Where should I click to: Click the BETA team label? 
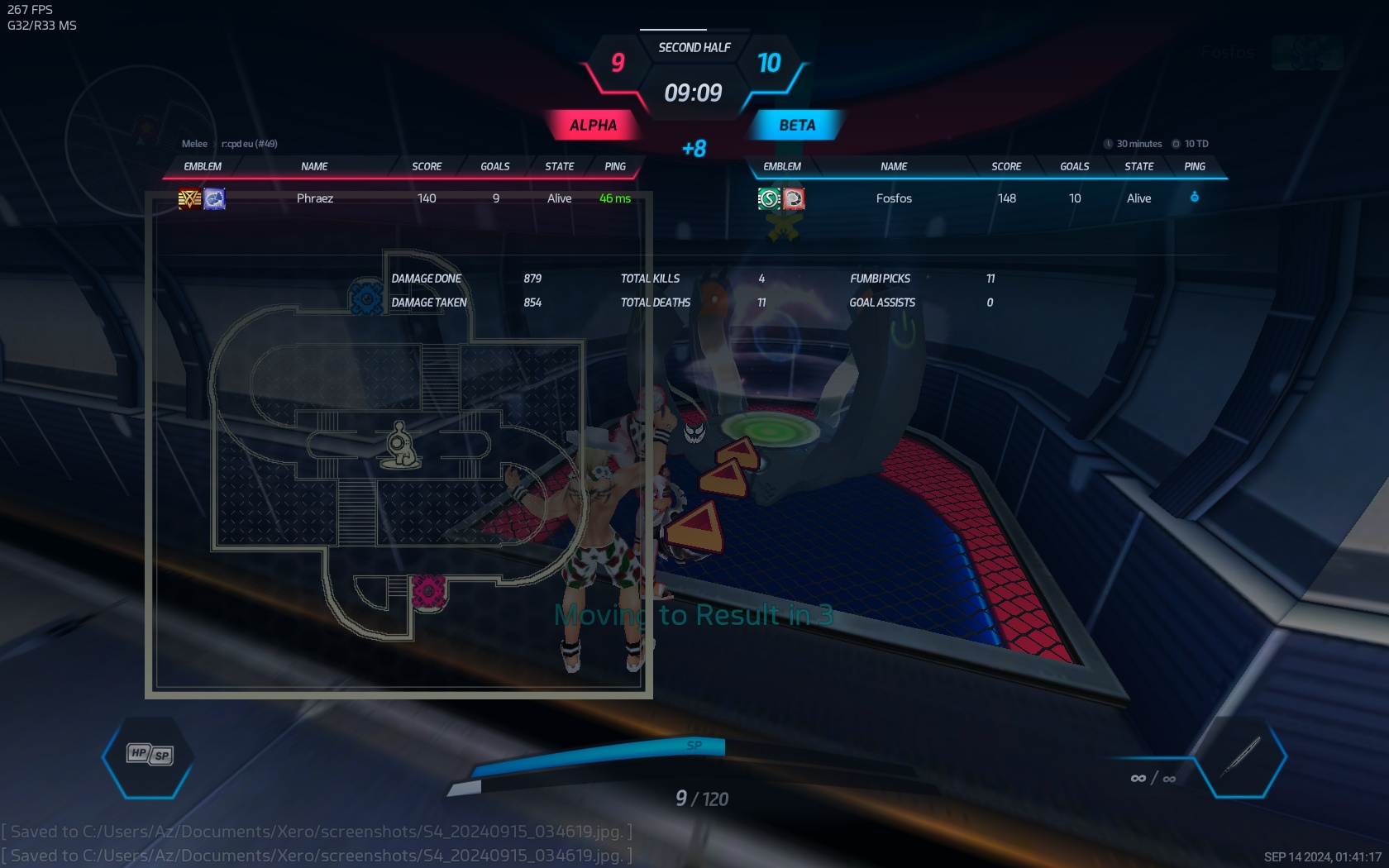(x=797, y=126)
